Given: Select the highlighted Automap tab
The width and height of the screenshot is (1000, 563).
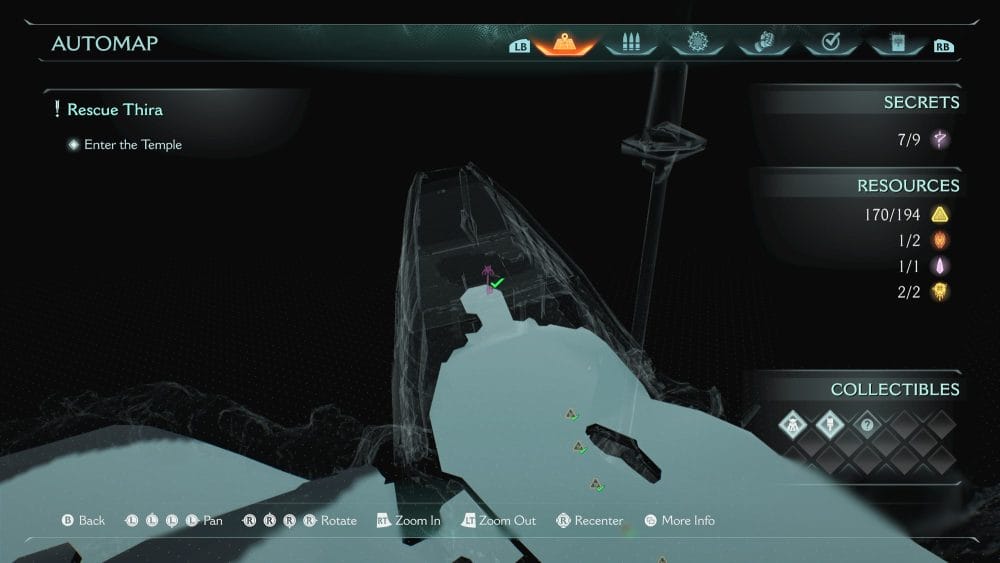Looking at the screenshot, I should (x=565, y=44).
